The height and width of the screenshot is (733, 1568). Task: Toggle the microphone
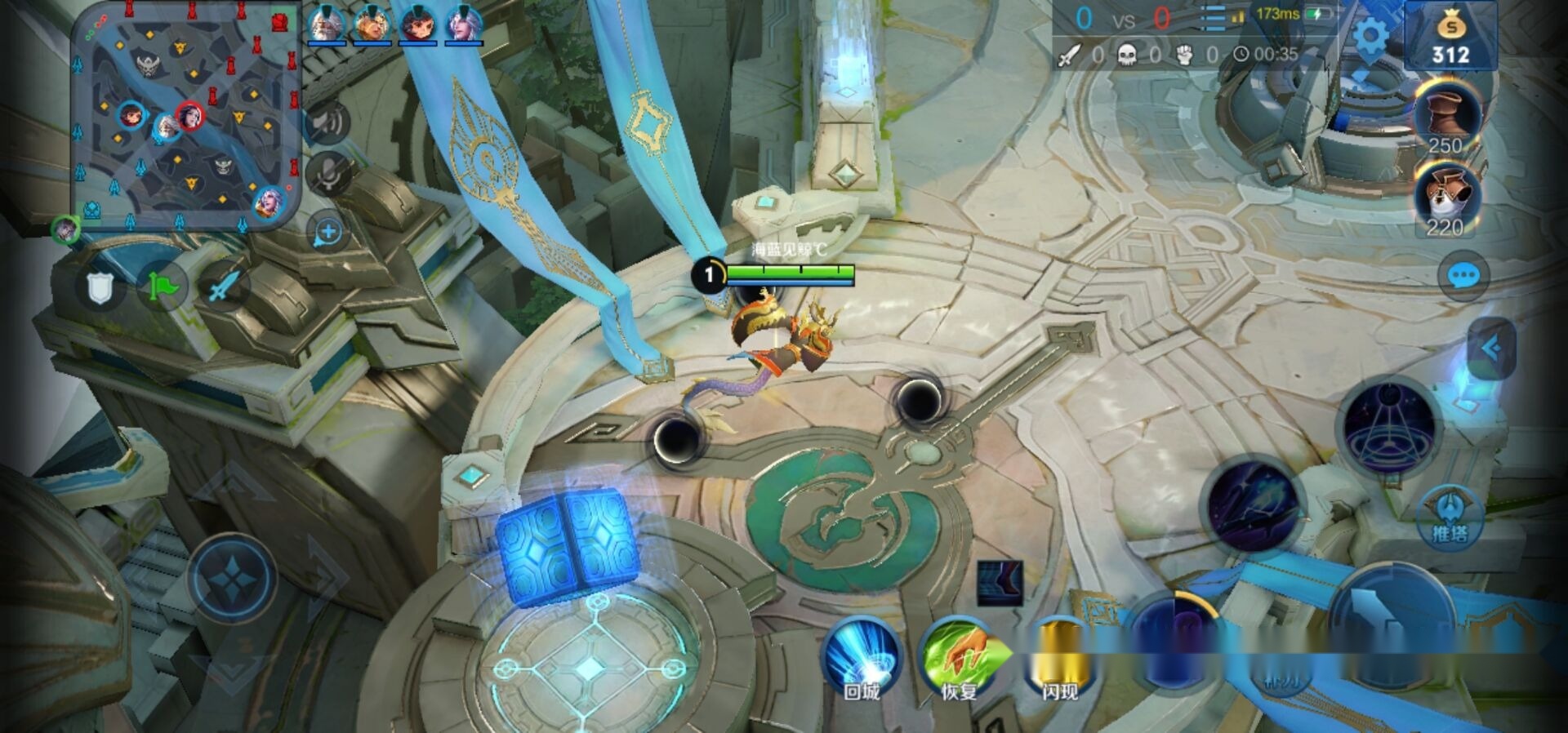click(x=328, y=174)
